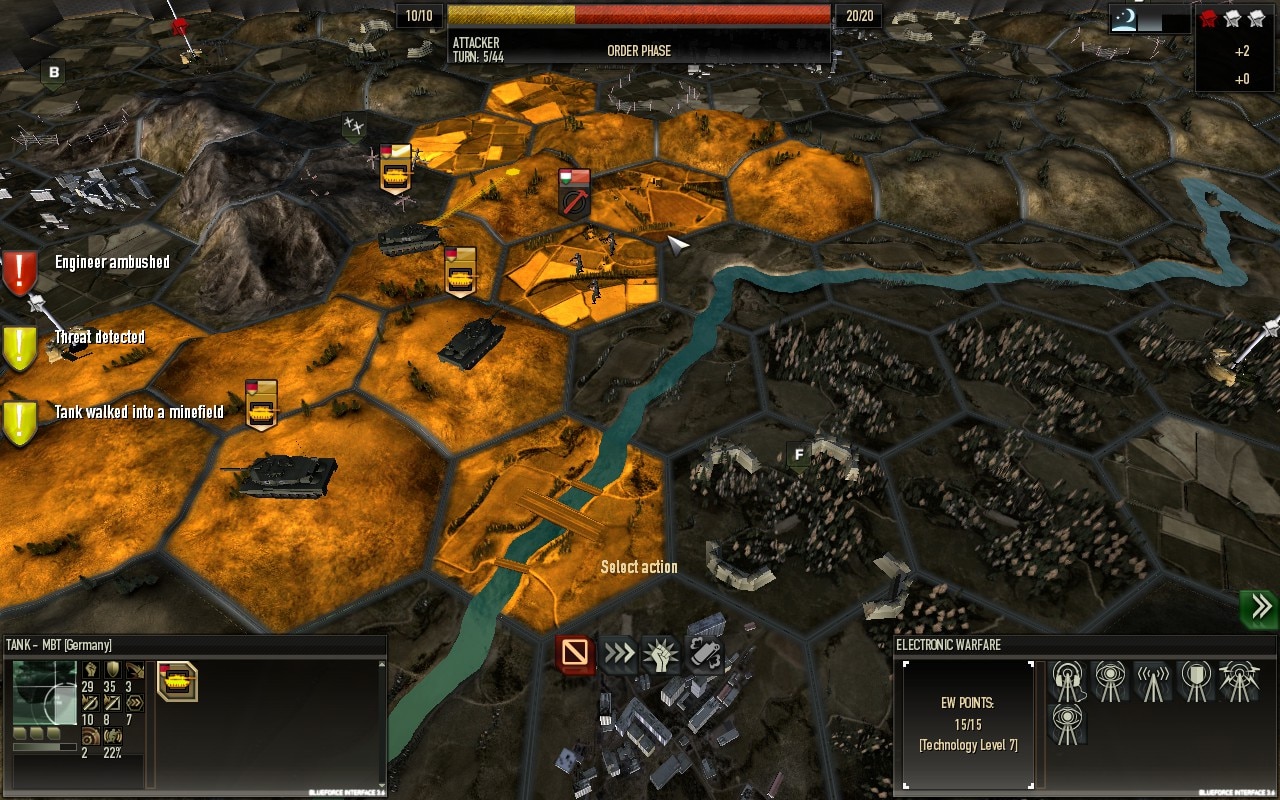Cancel the current action with the red button
The height and width of the screenshot is (800, 1280).
pos(575,654)
